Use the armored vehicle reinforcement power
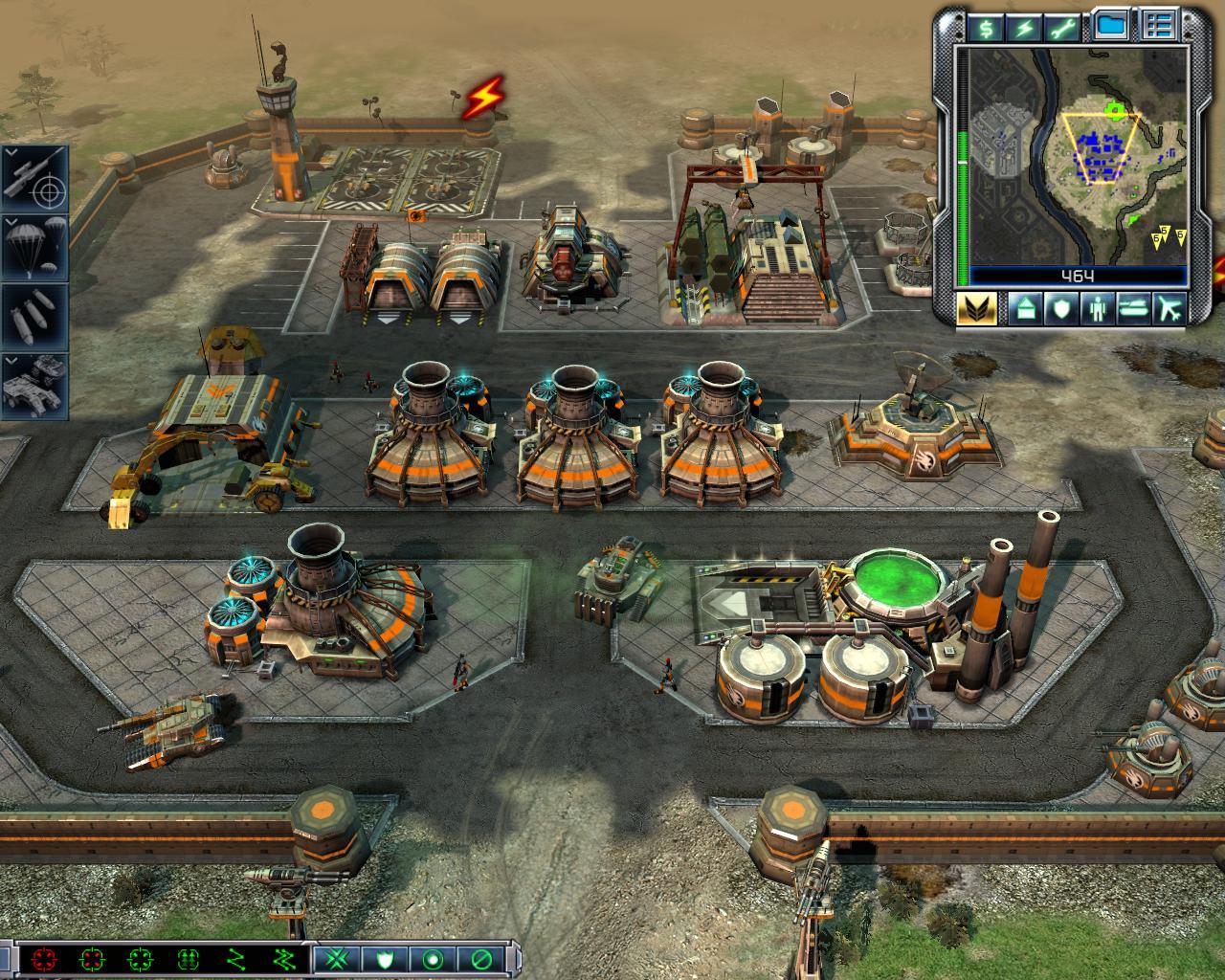This screenshot has width=1225, height=980. 34,386
